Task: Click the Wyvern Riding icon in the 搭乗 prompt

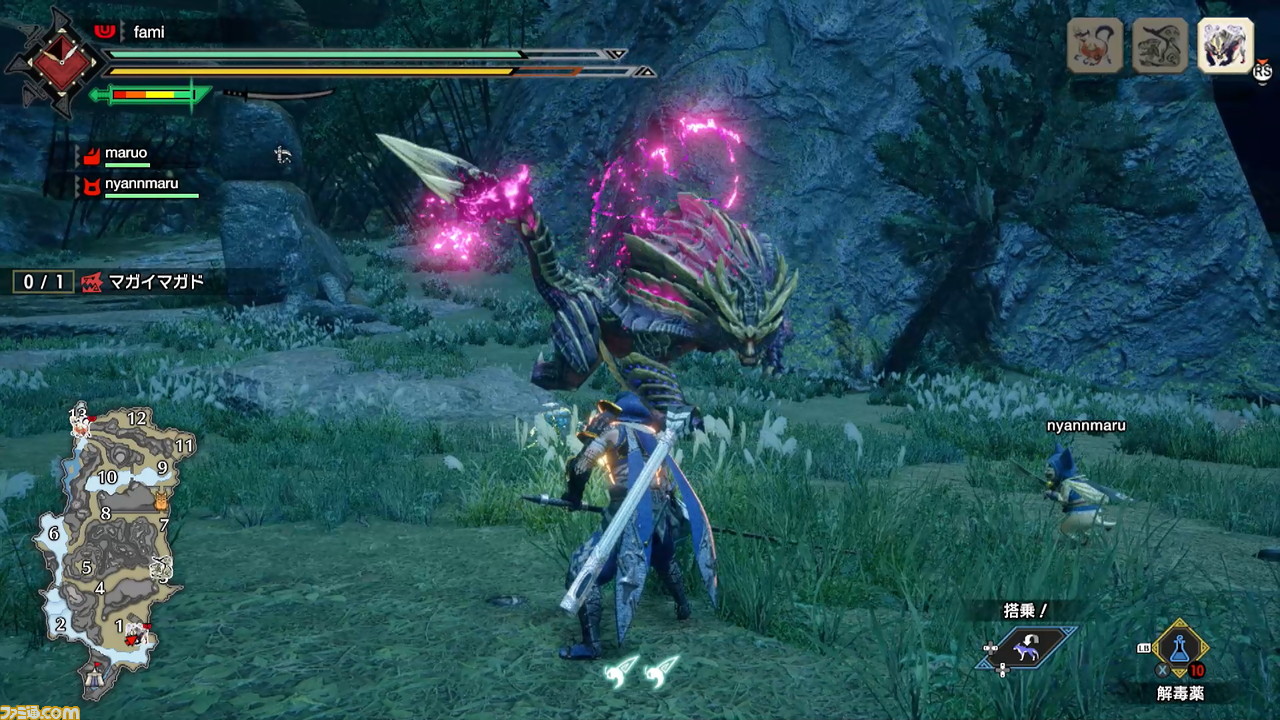Action: (x=1027, y=647)
